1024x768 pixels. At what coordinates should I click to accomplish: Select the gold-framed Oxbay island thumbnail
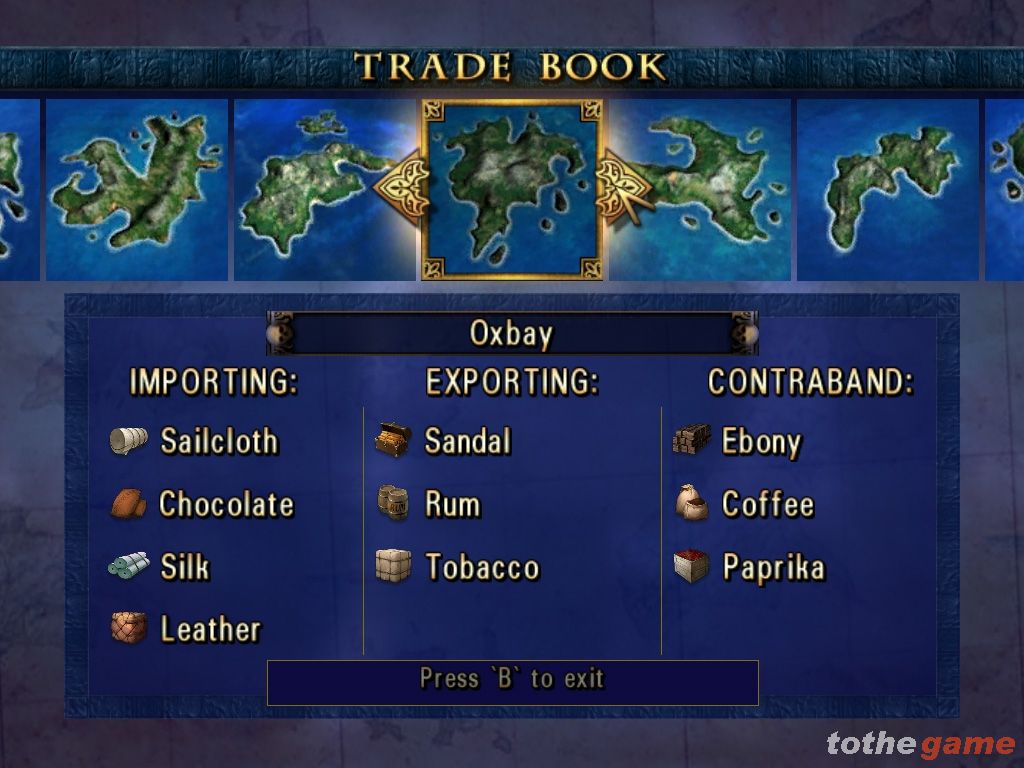511,189
